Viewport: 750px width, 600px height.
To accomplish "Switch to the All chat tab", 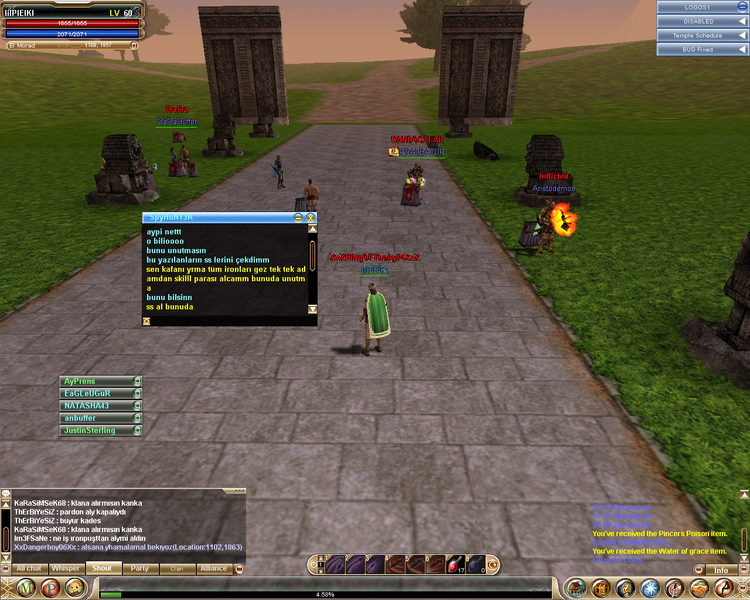I will coord(28,568).
